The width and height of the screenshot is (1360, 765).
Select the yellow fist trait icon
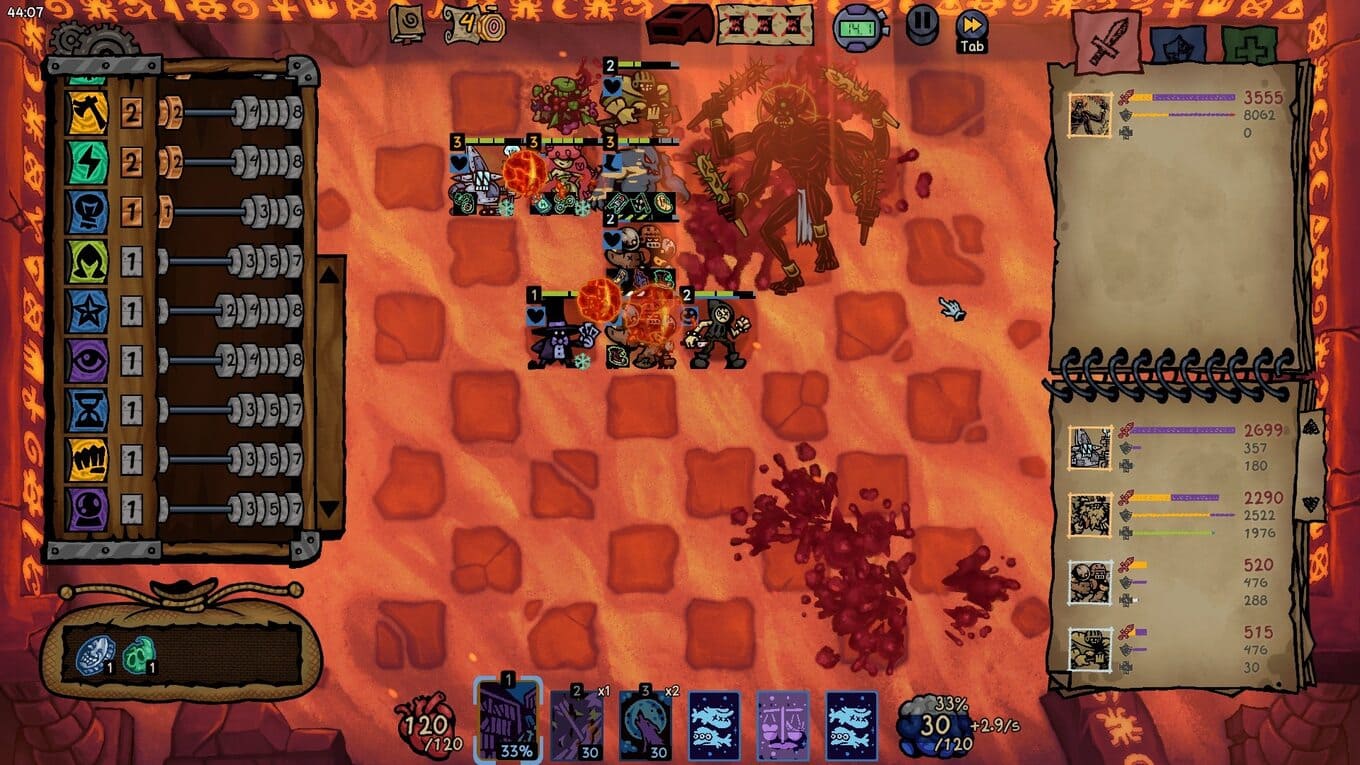pos(87,460)
